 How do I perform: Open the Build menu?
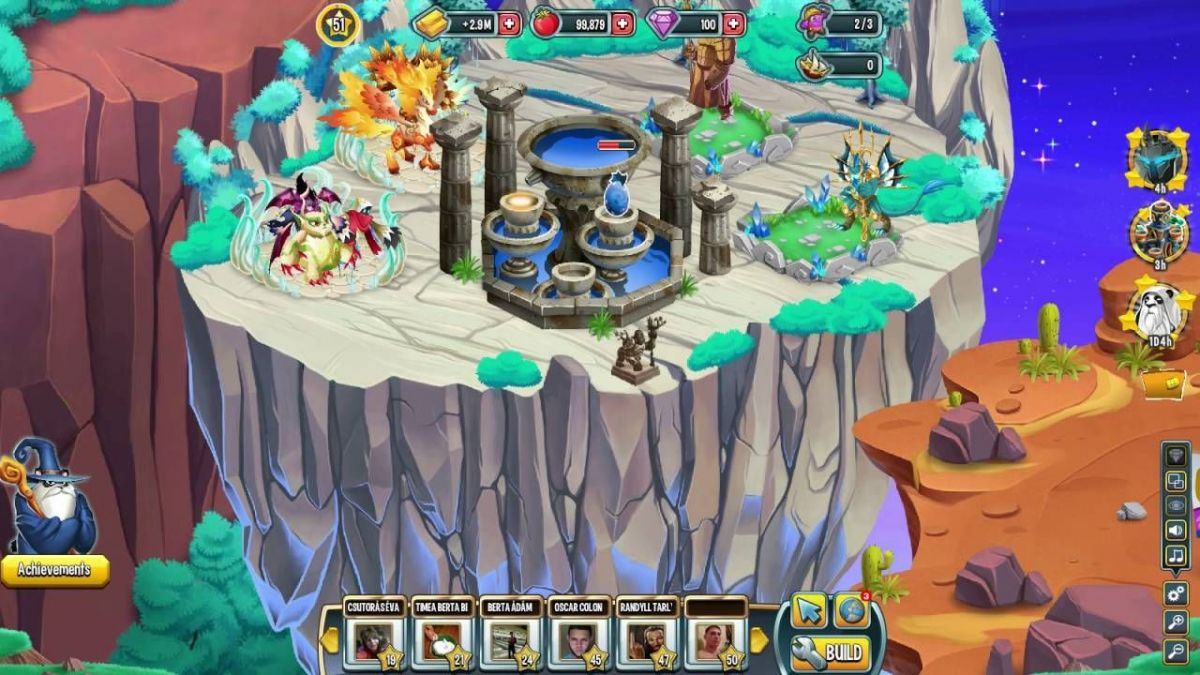pyautogui.click(x=830, y=653)
